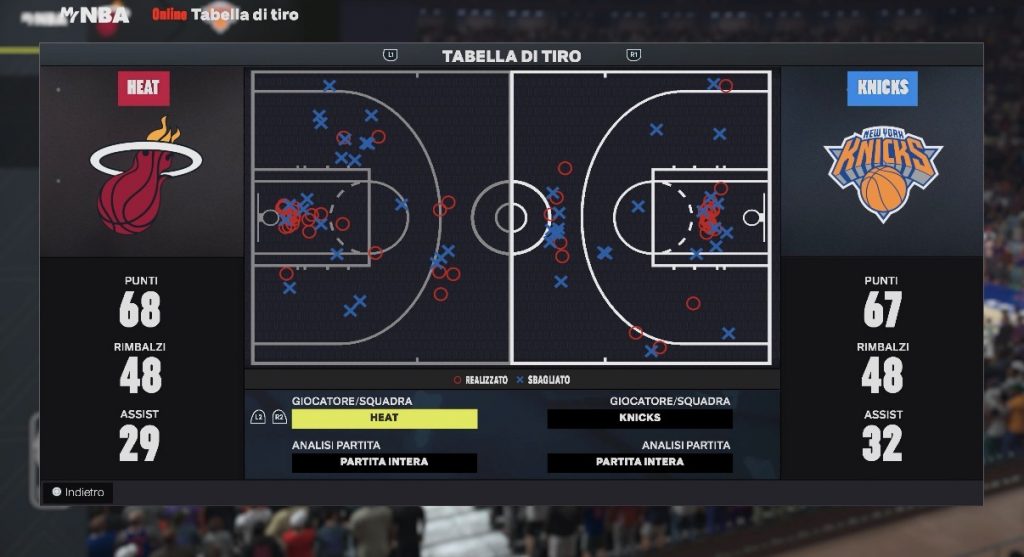The width and height of the screenshot is (1024, 557).
Task: Select the HEAT player/team selector
Action: (384, 418)
